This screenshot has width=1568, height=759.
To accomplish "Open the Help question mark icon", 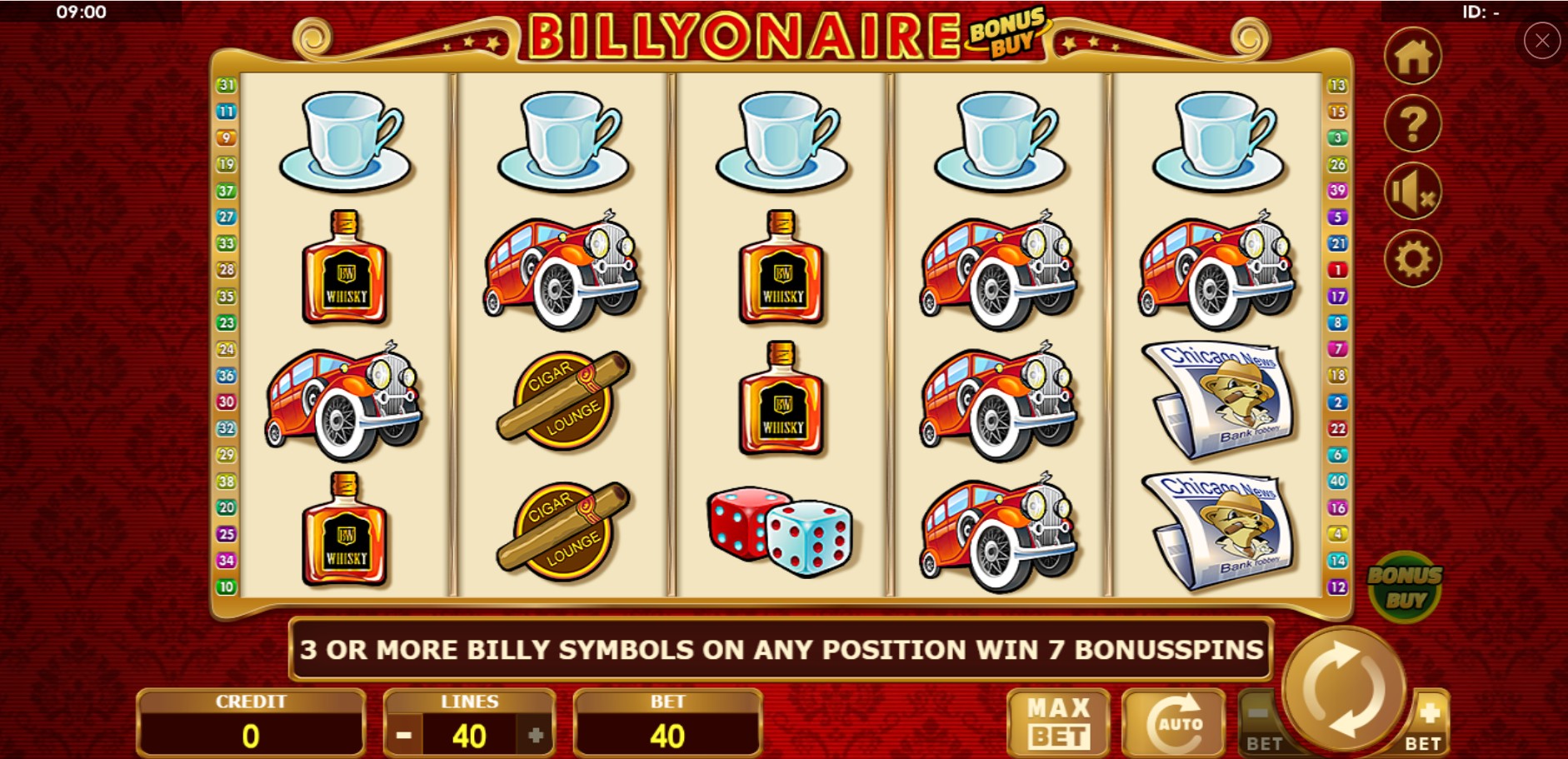I will [1414, 123].
